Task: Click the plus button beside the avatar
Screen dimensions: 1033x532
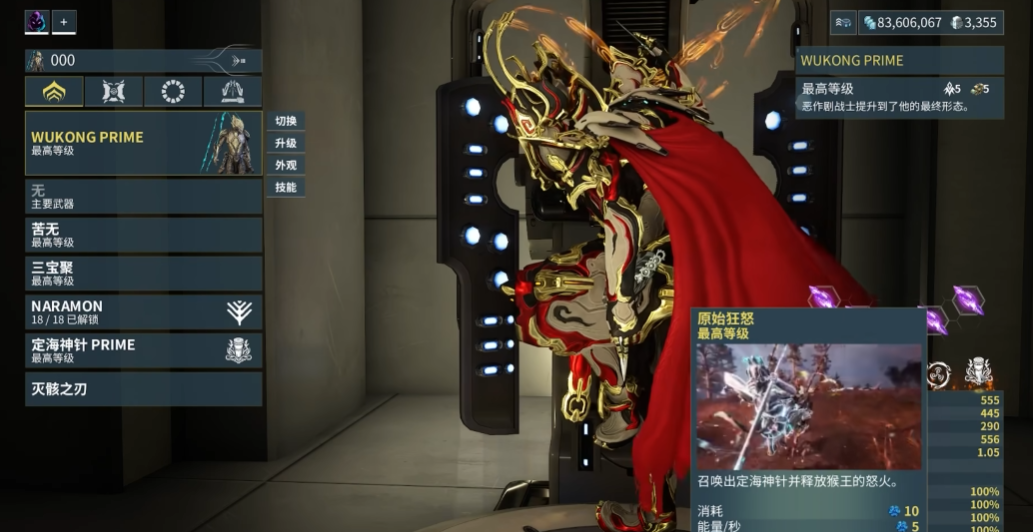Action: 64,22
